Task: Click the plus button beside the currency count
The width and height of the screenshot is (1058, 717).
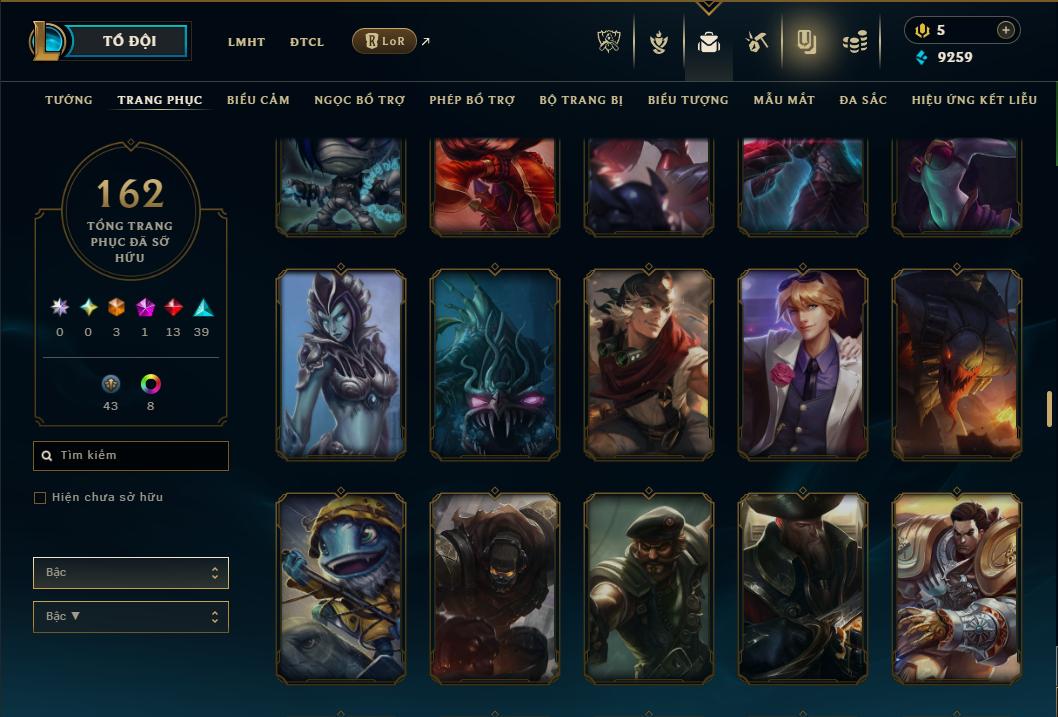Action: [x=1005, y=30]
